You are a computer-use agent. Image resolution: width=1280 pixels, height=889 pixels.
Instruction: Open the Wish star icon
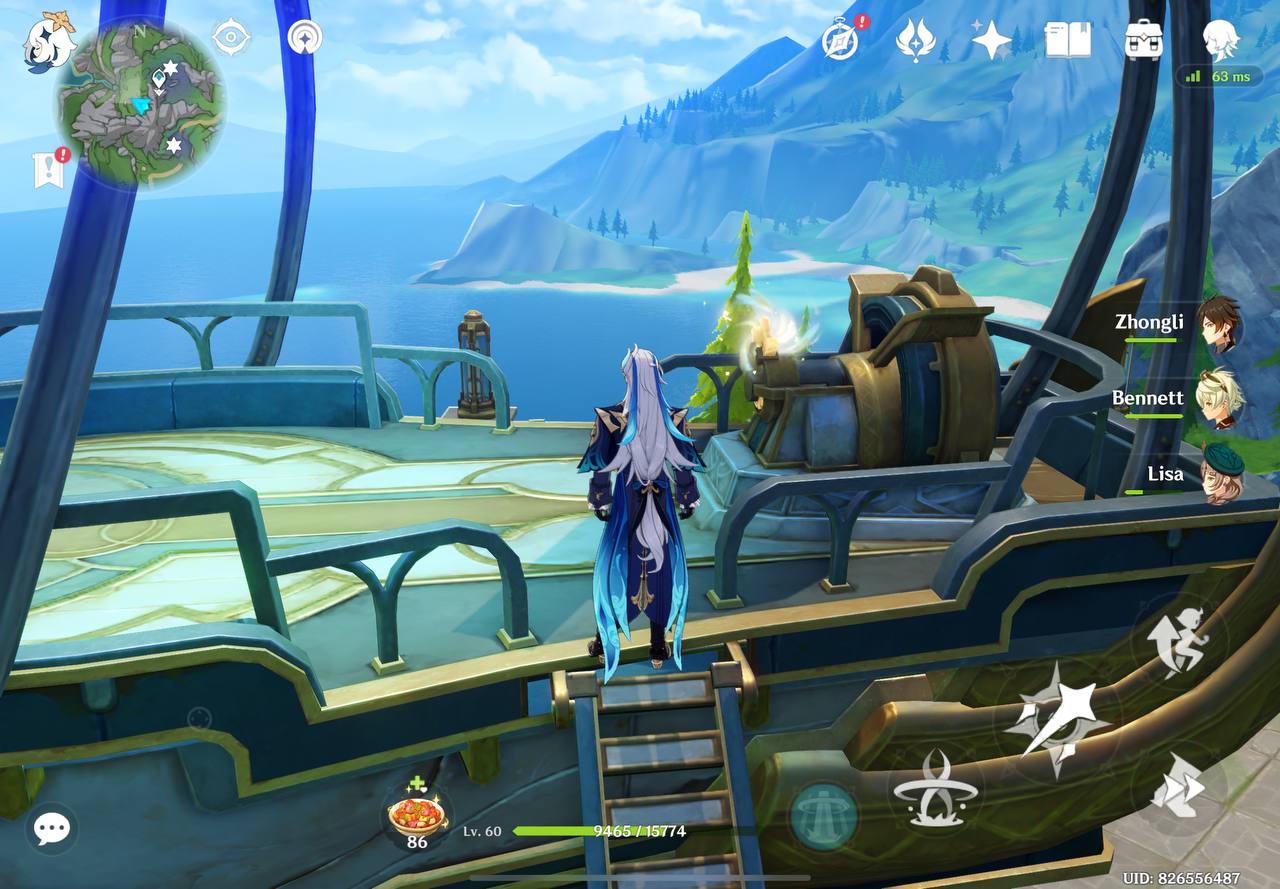click(991, 41)
